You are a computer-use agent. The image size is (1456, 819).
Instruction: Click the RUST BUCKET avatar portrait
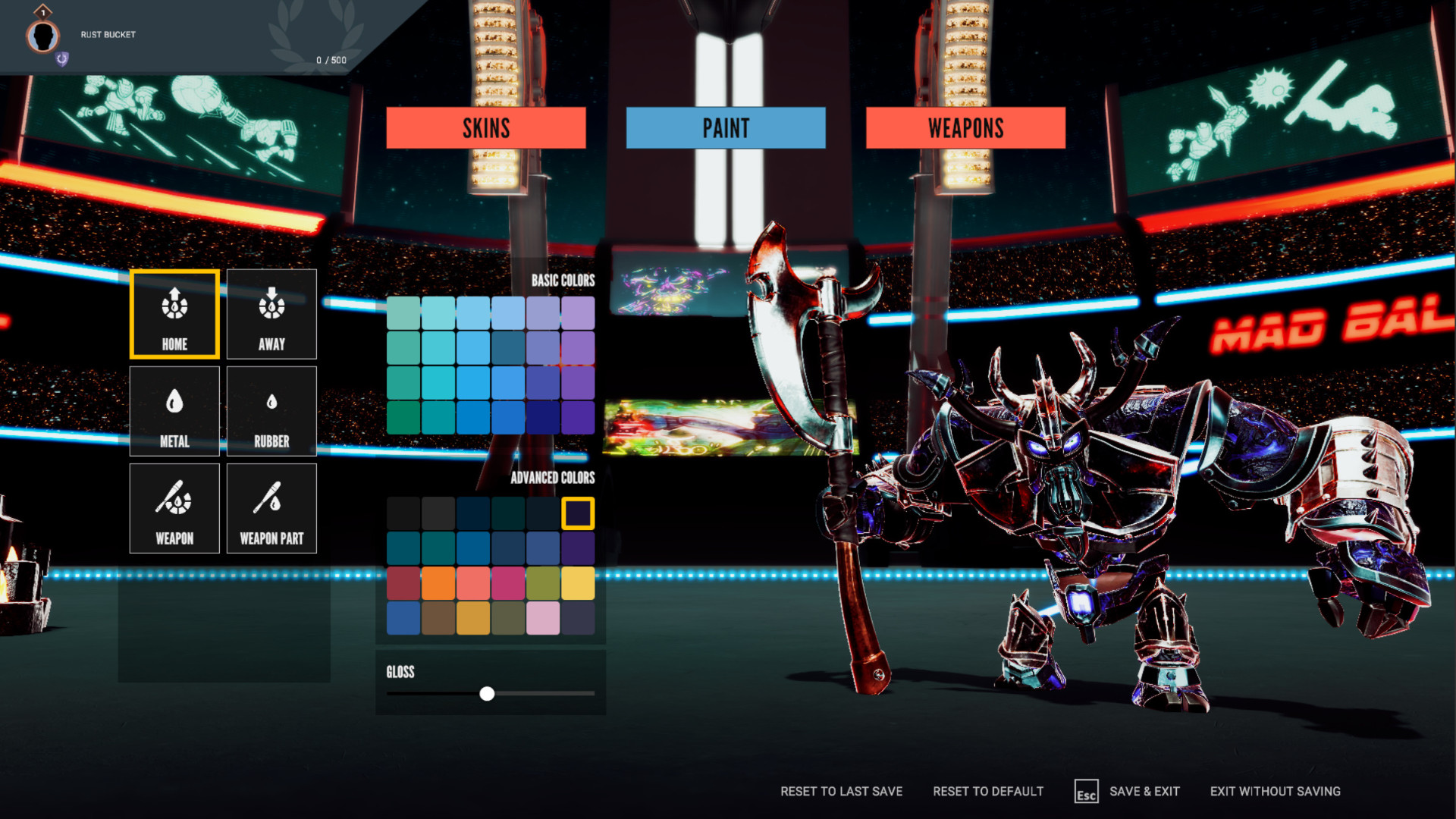click(43, 35)
